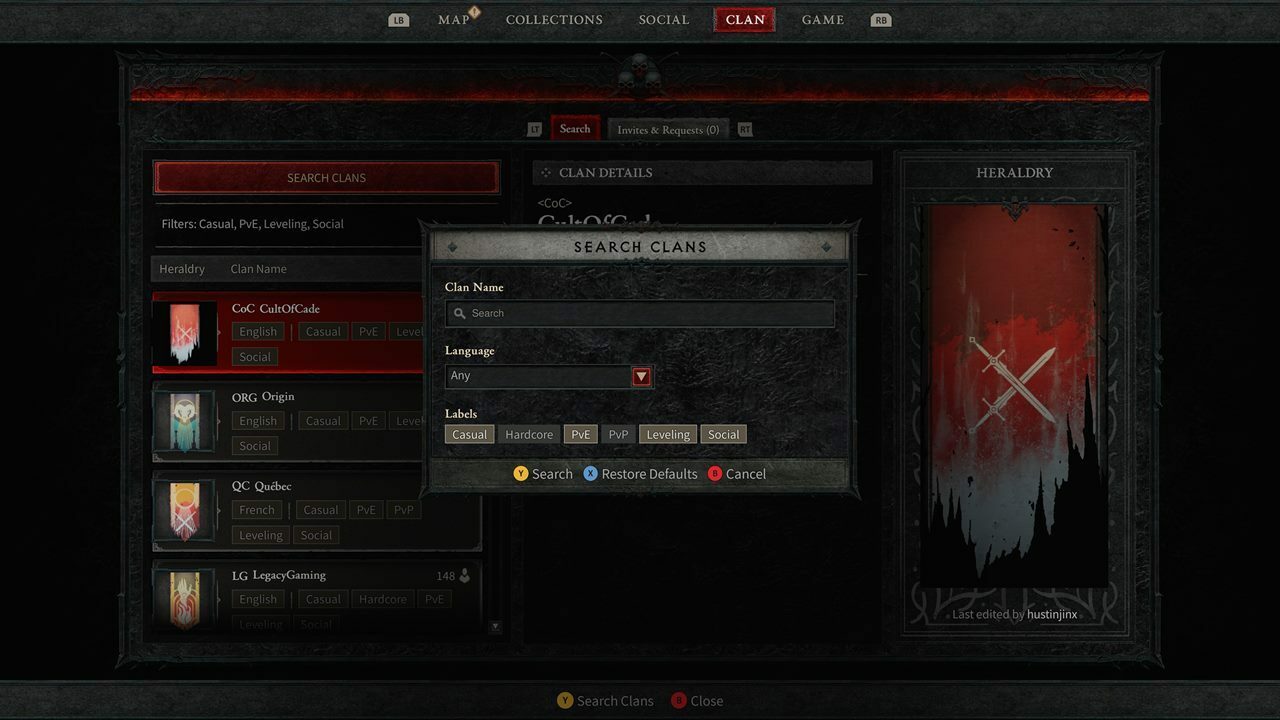The image size is (1280, 720).
Task: Pick the LegacyGaming clan row
Action: tap(316, 597)
